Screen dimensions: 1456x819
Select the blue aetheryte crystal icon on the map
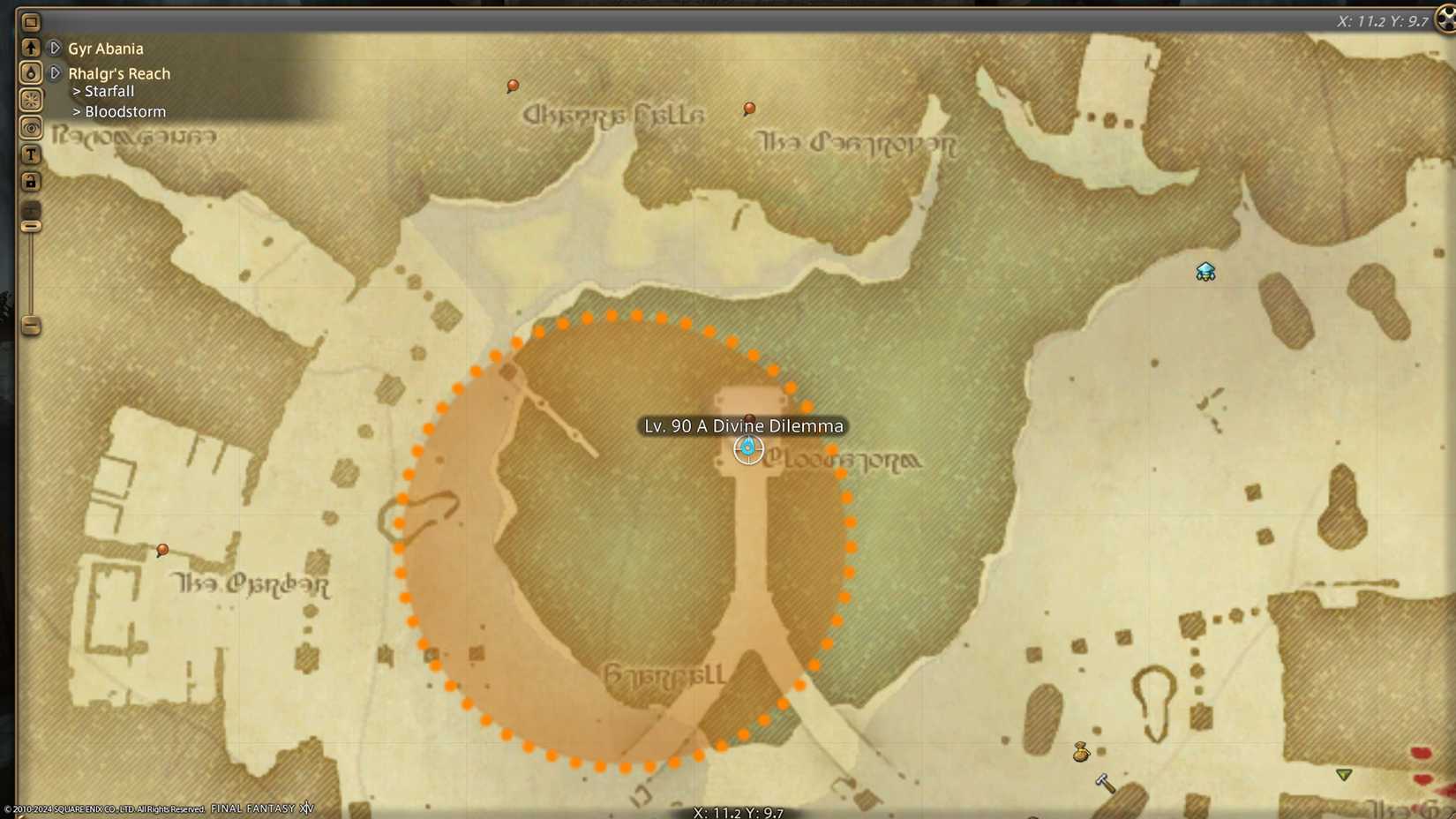click(1205, 272)
